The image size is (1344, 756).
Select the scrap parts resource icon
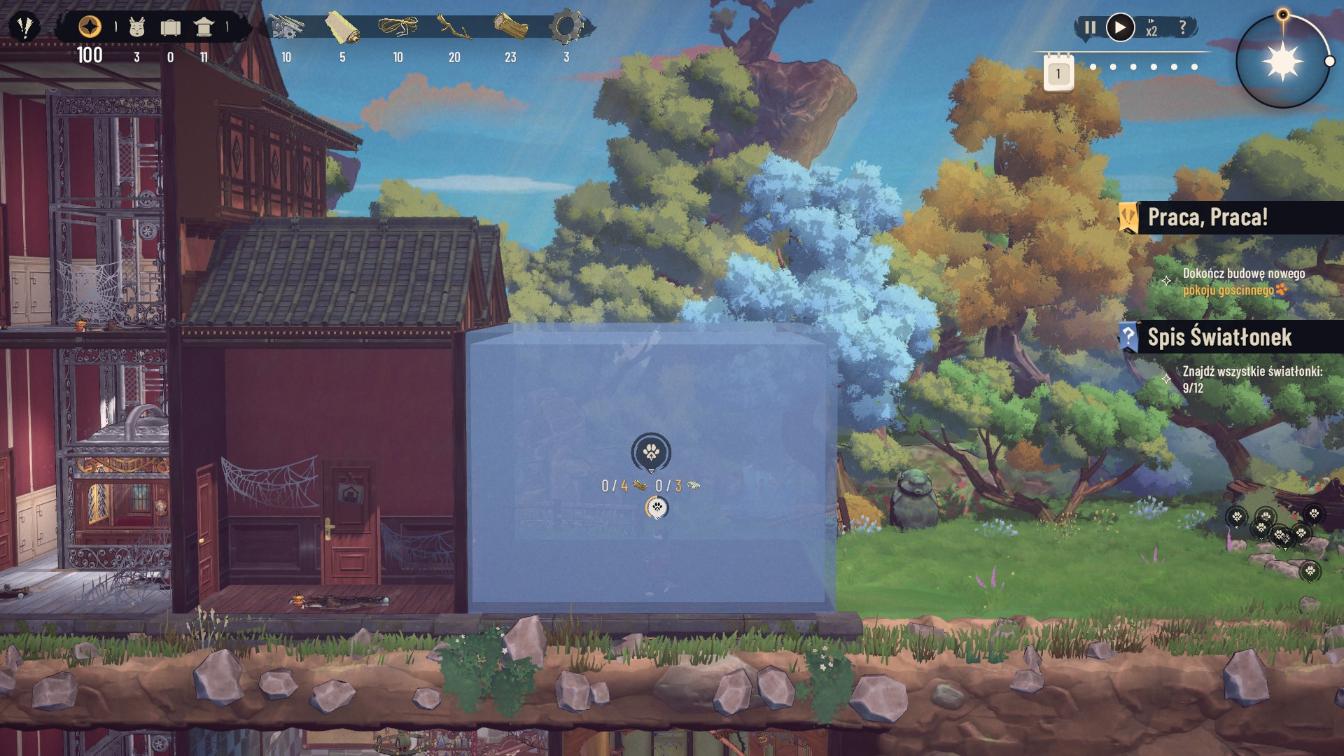pos(287,26)
